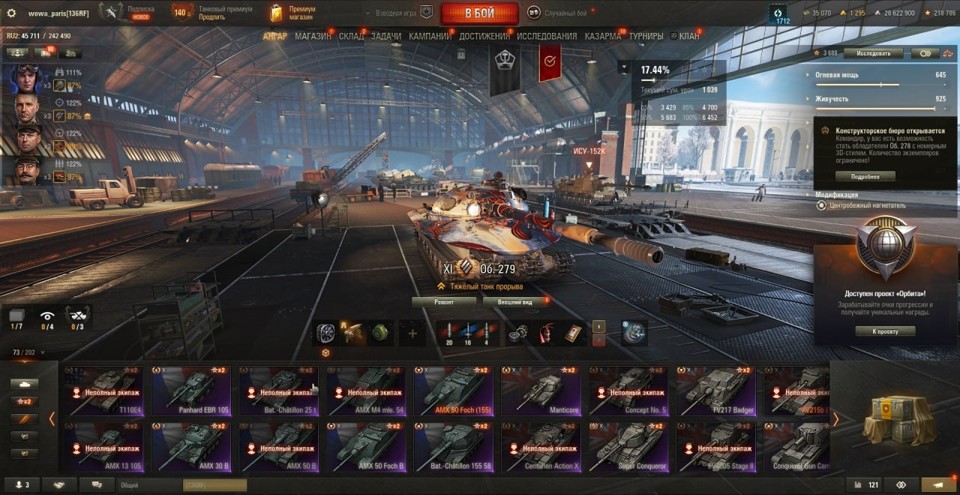
Task: Select the random battle mode dropdown
Action: point(566,13)
